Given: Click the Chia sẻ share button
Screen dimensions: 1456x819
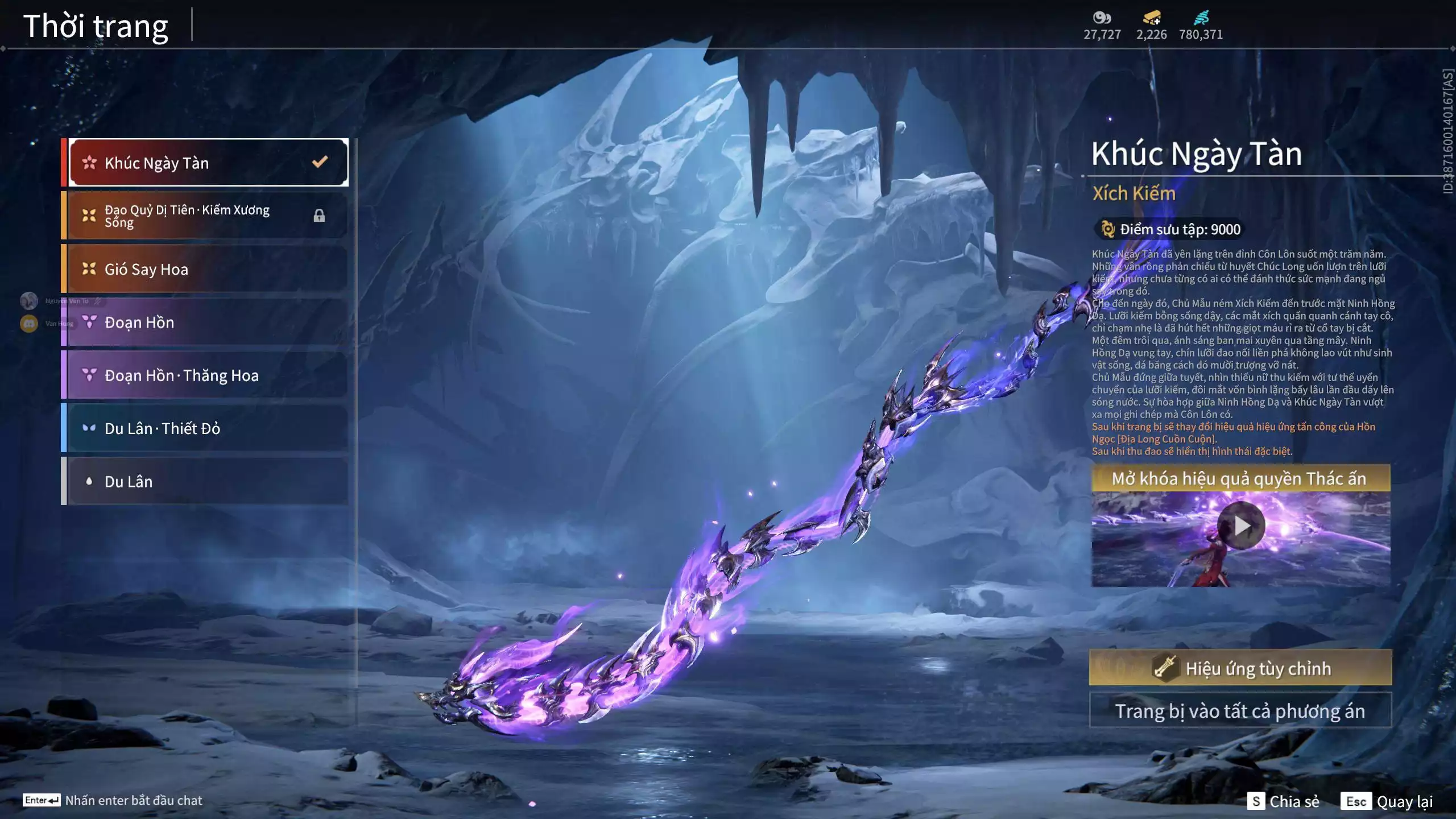Looking at the screenshot, I should point(1283,801).
